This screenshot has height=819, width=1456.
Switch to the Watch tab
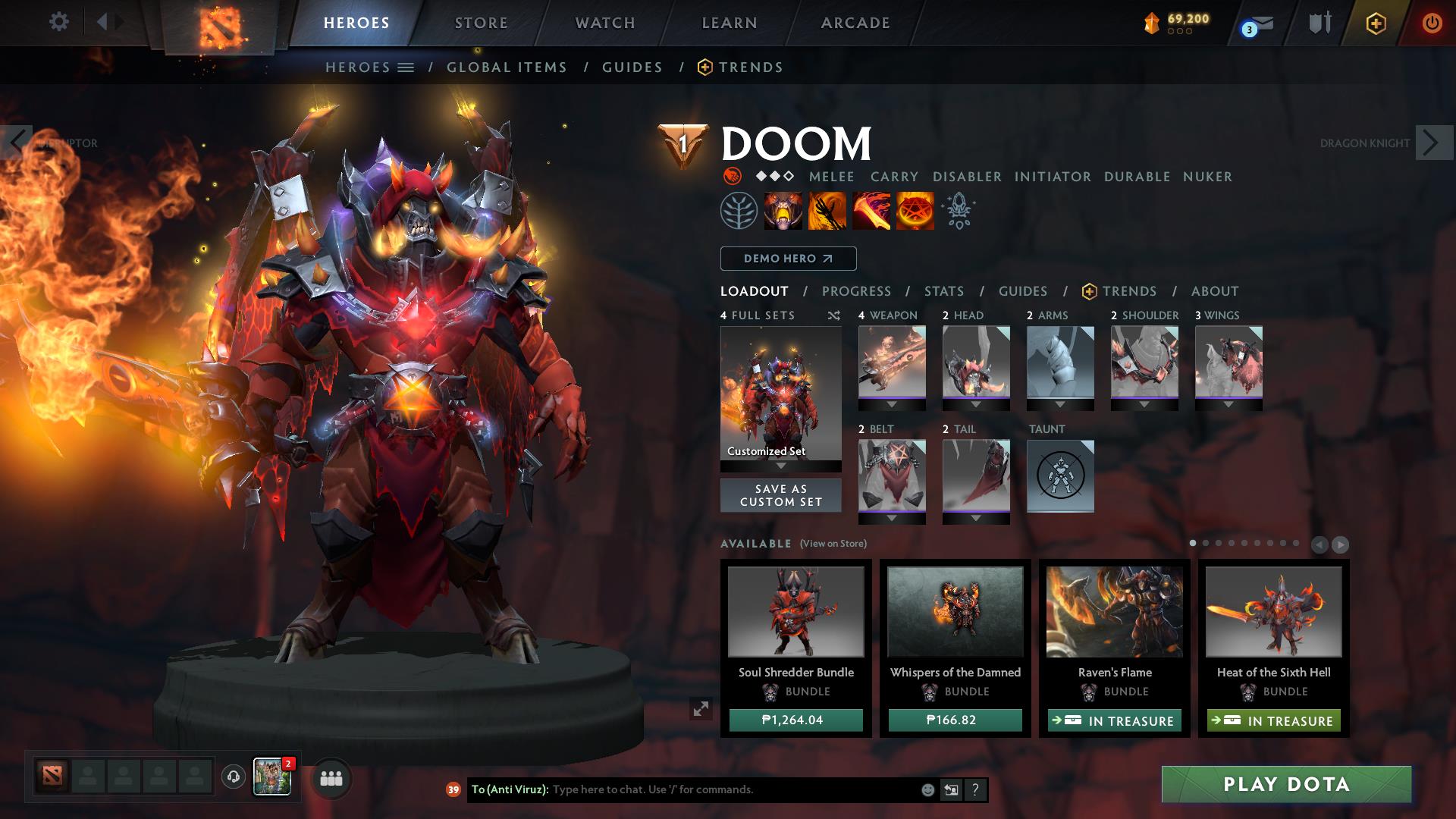[x=604, y=23]
